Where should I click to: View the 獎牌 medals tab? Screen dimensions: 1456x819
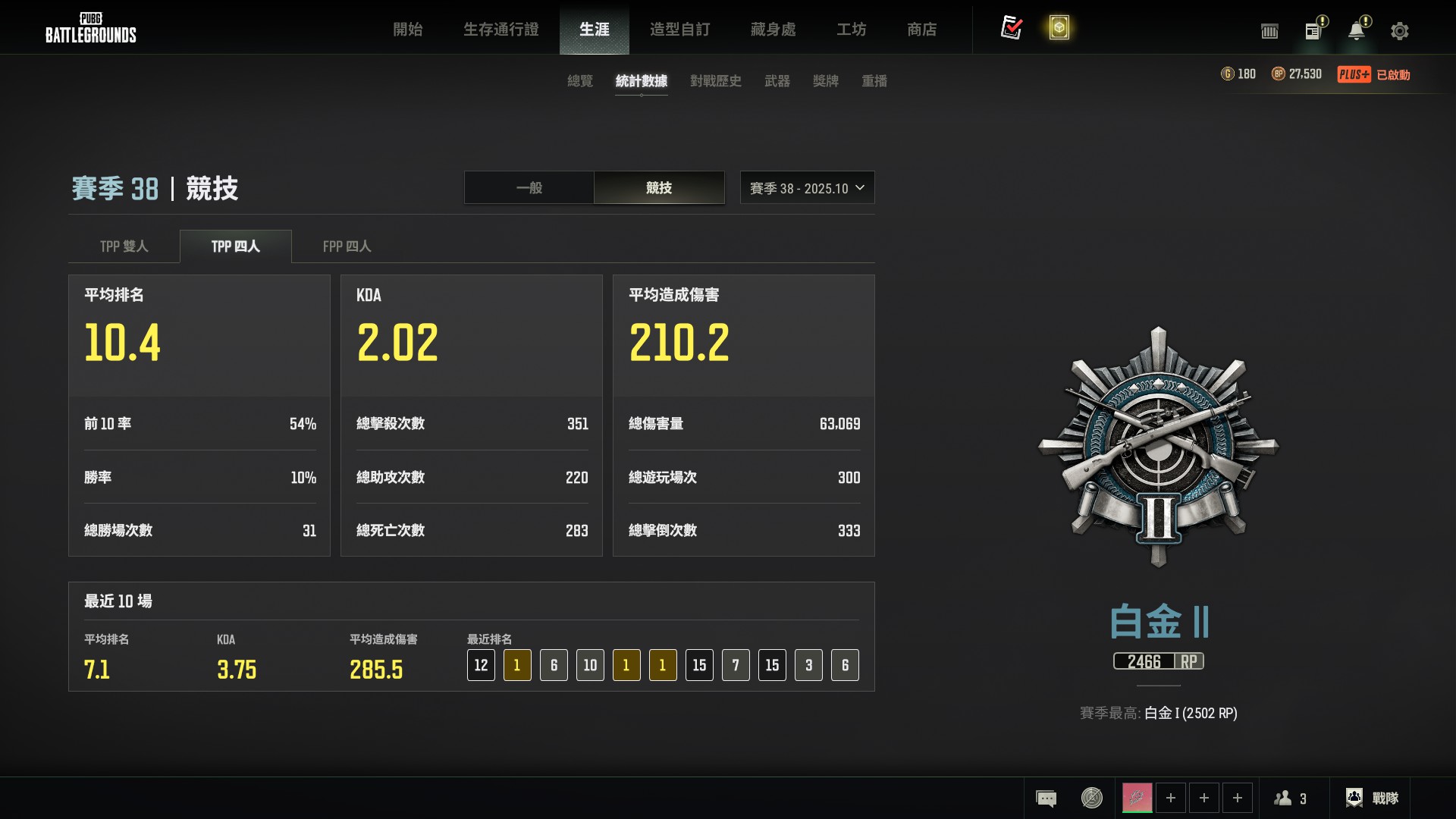[825, 81]
